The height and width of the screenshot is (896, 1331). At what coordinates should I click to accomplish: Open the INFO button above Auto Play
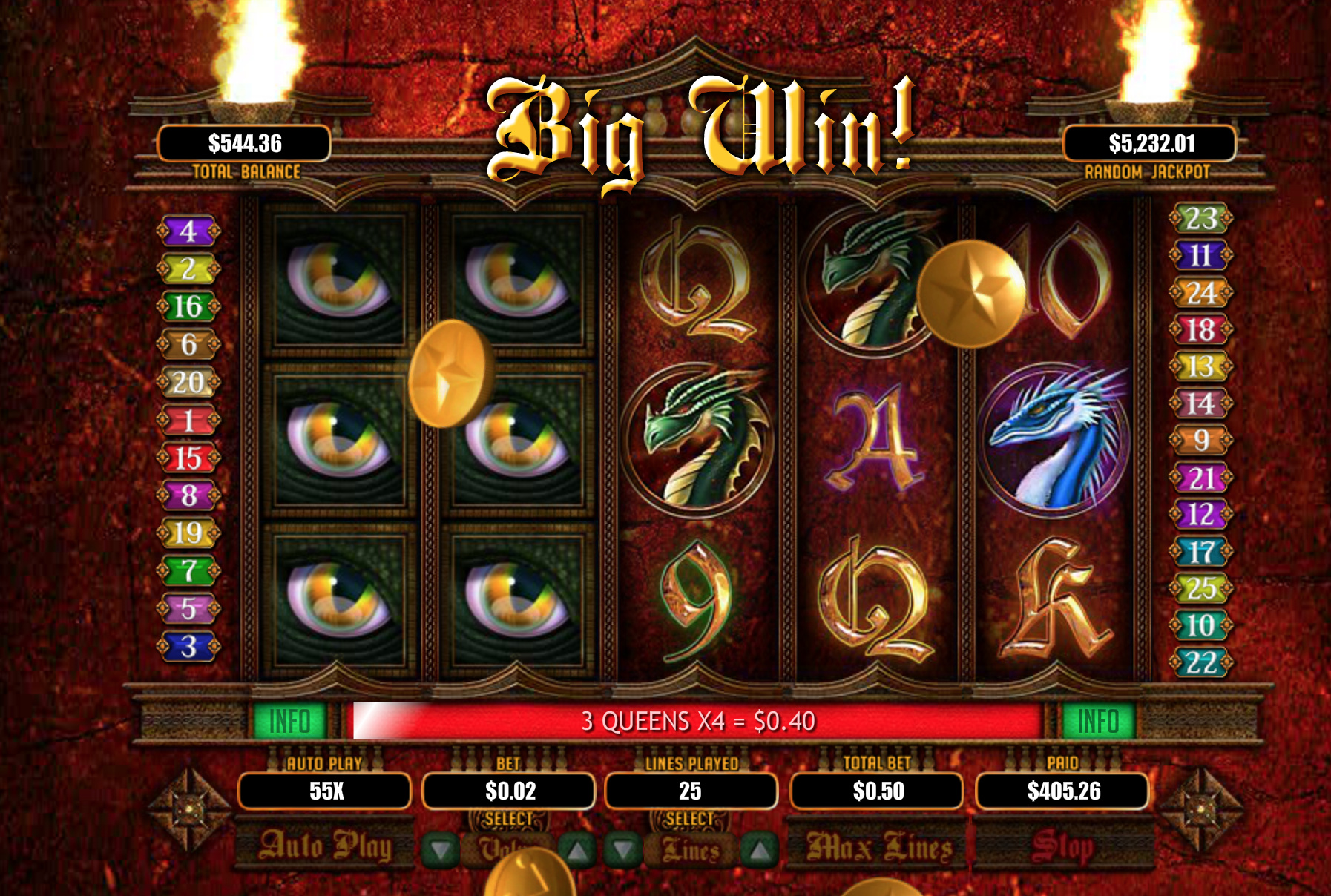pos(289,721)
